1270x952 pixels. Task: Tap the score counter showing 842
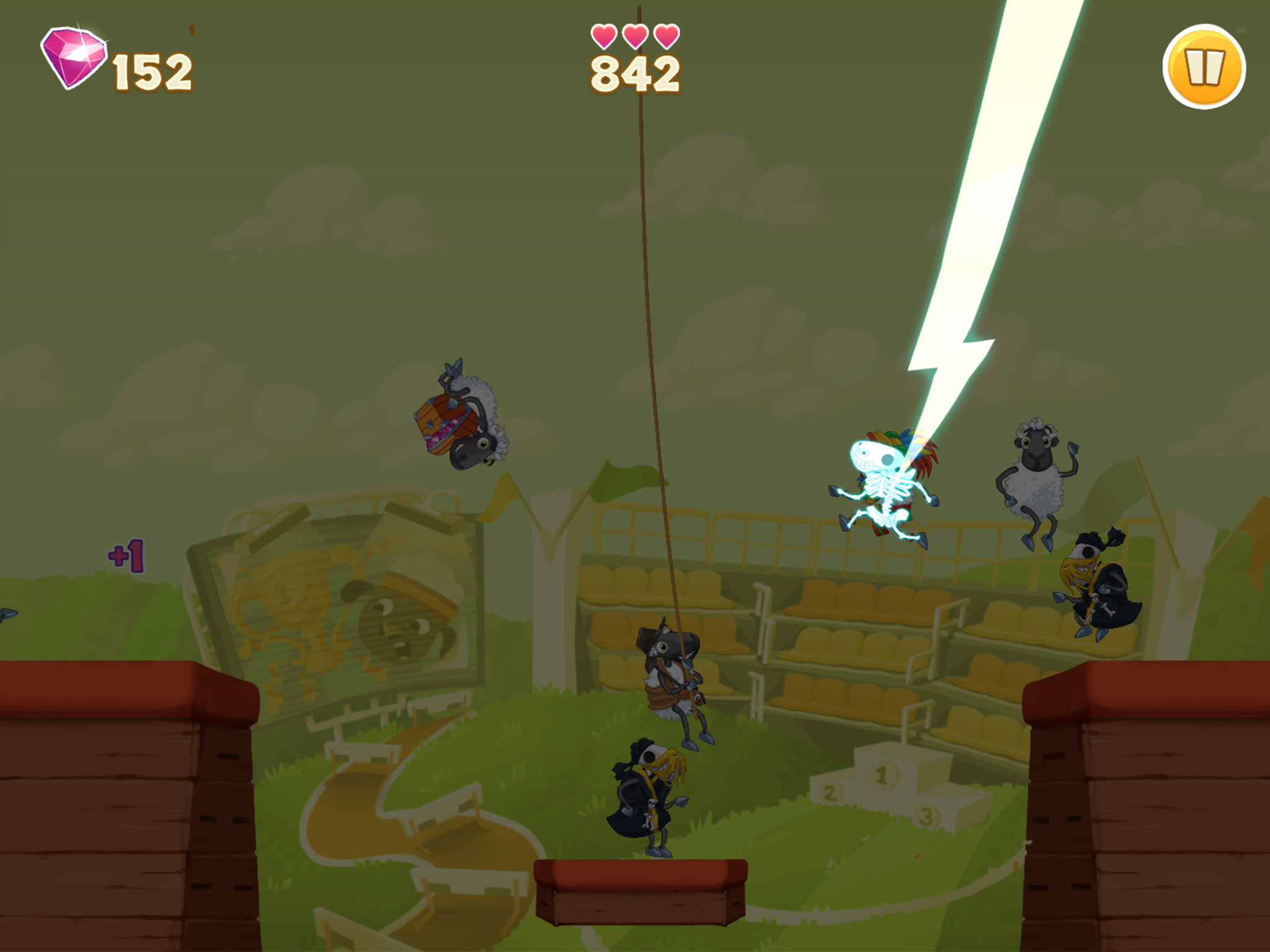[x=633, y=76]
